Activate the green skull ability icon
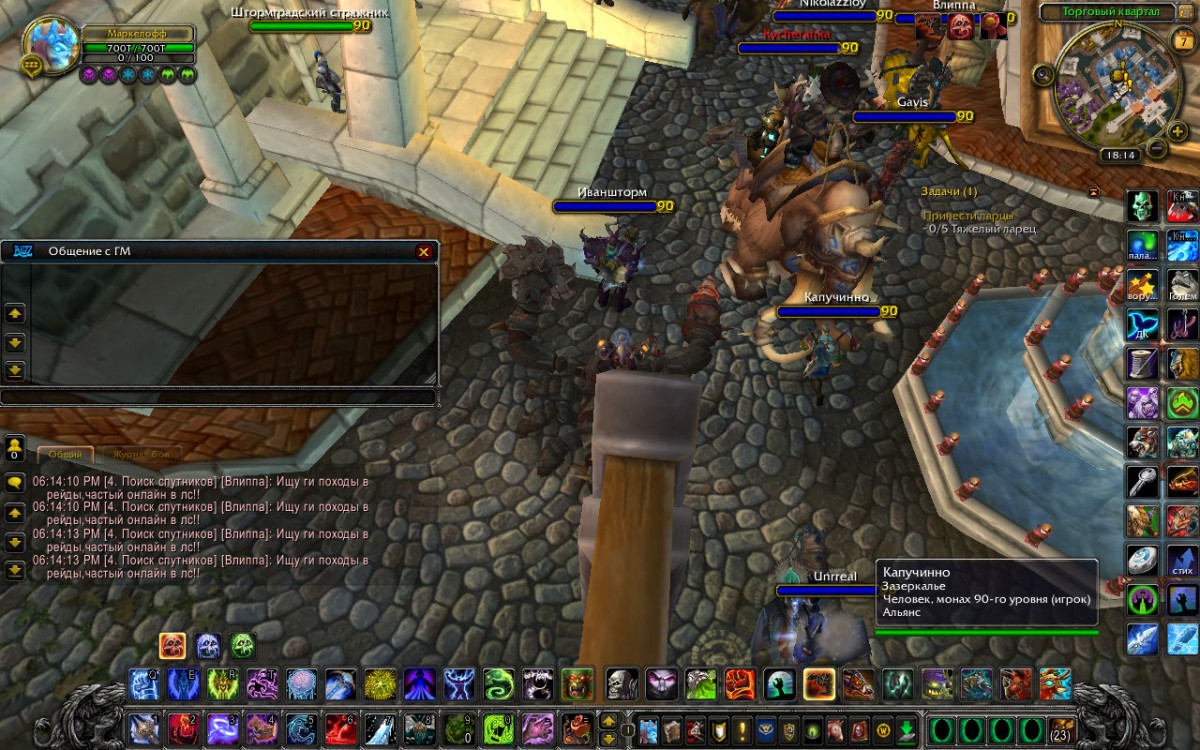This screenshot has height=750, width=1200. click(1142, 207)
